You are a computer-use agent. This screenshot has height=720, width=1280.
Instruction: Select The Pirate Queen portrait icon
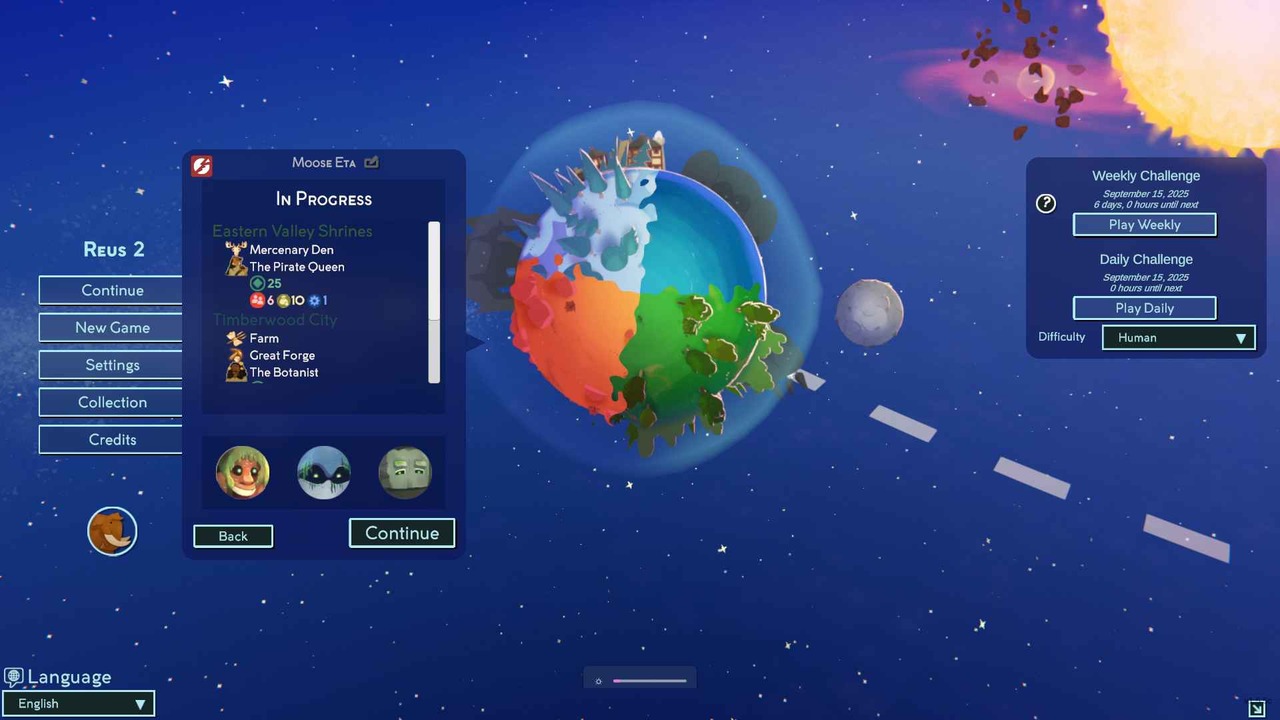[236, 266]
